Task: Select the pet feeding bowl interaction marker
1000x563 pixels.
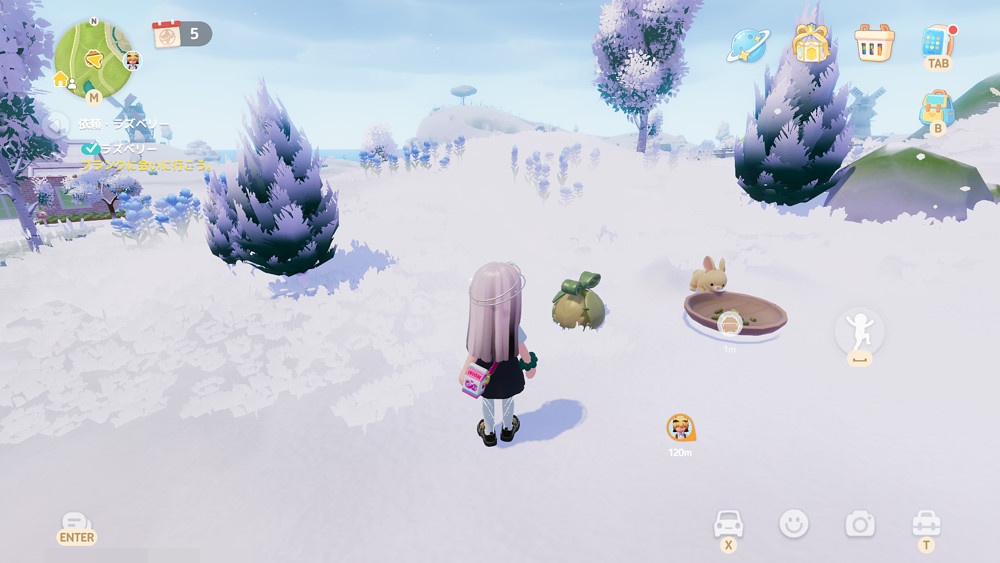Action: point(730,323)
